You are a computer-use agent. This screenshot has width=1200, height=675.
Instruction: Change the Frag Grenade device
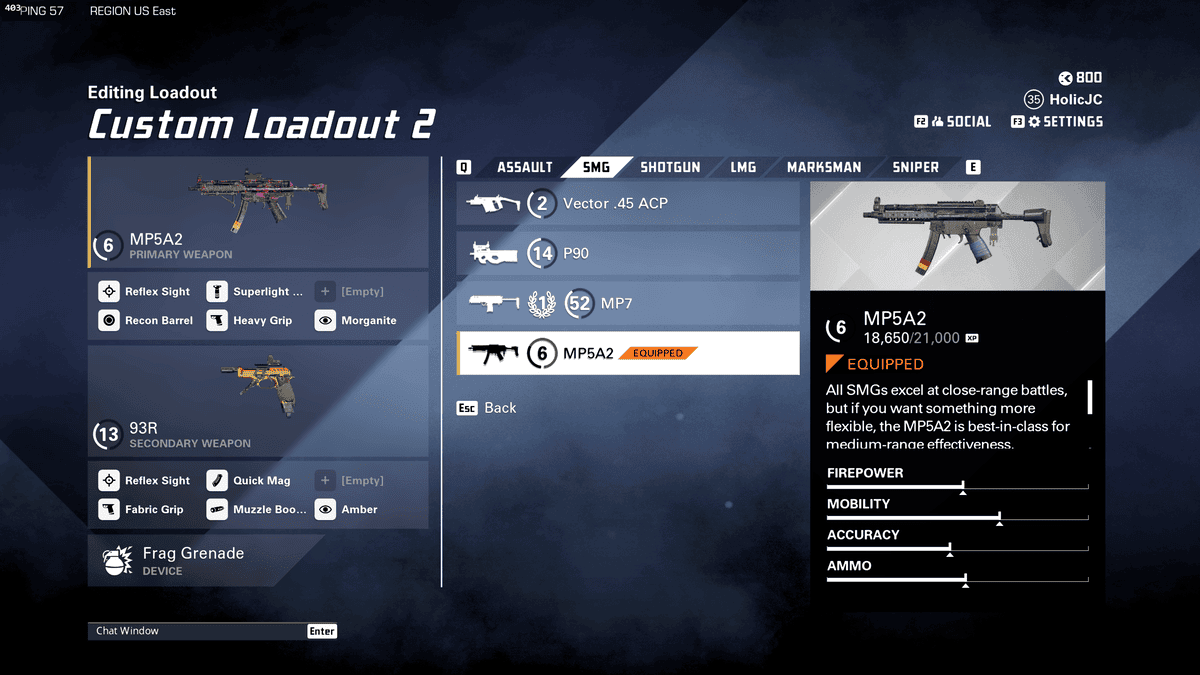click(x=205, y=560)
